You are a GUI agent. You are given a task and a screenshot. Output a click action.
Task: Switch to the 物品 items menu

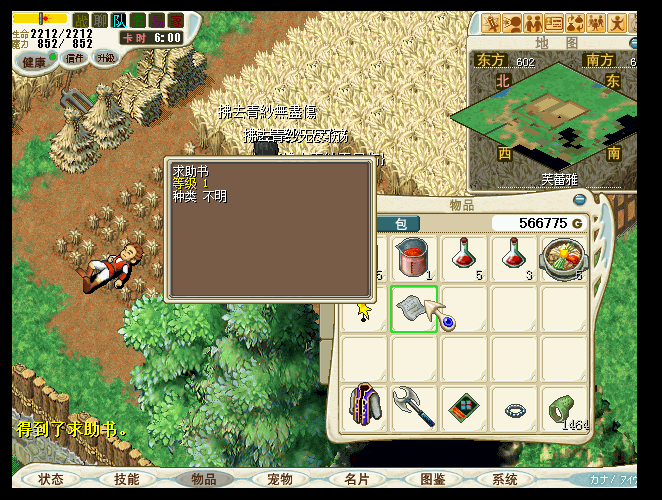203,479
